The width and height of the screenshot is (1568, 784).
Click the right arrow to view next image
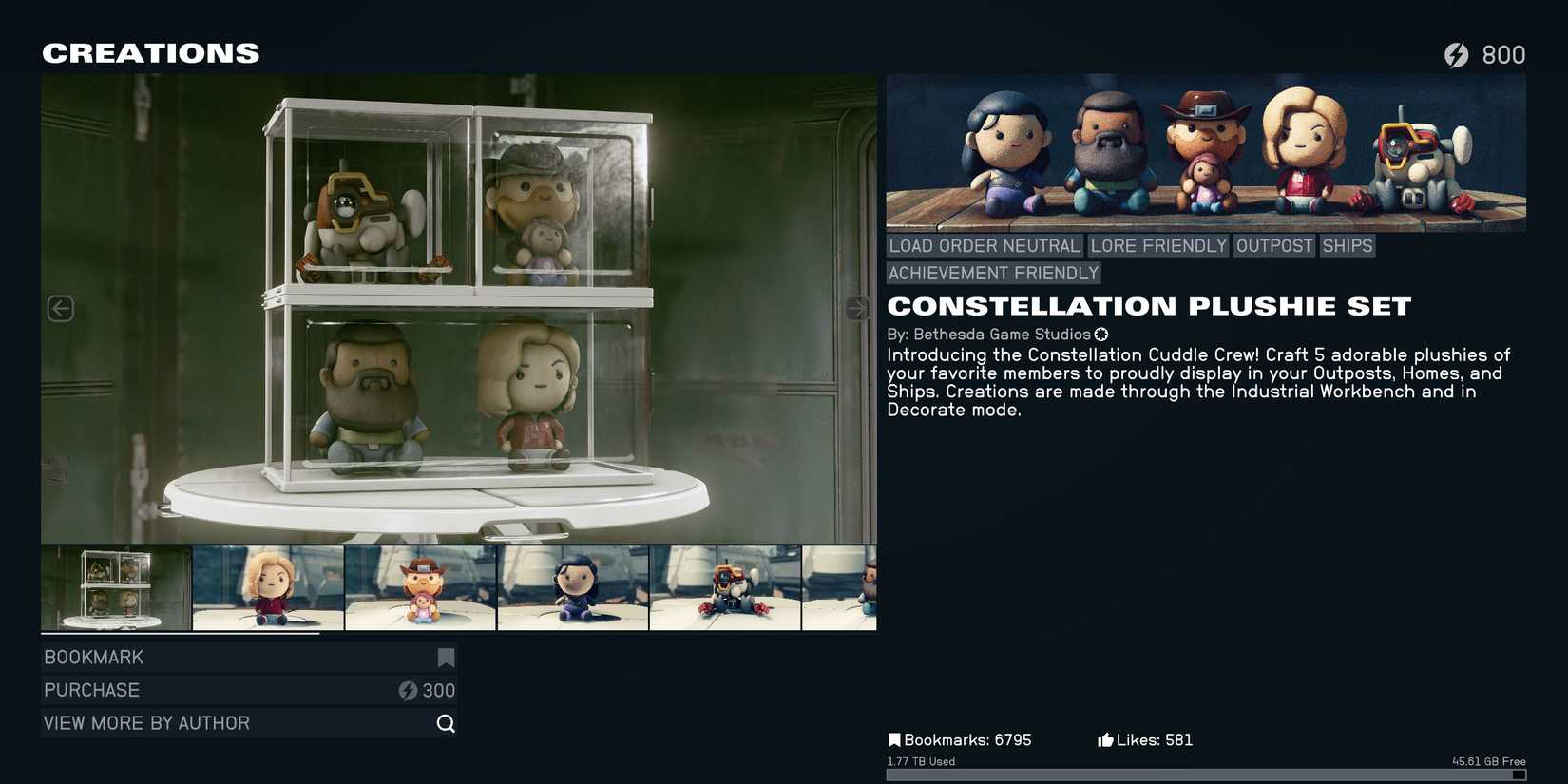point(857,308)
